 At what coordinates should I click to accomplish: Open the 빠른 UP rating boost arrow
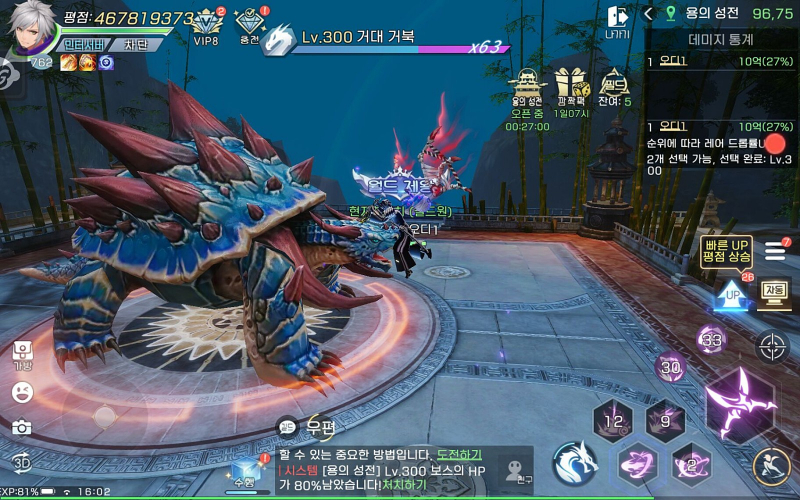point(732,295)
